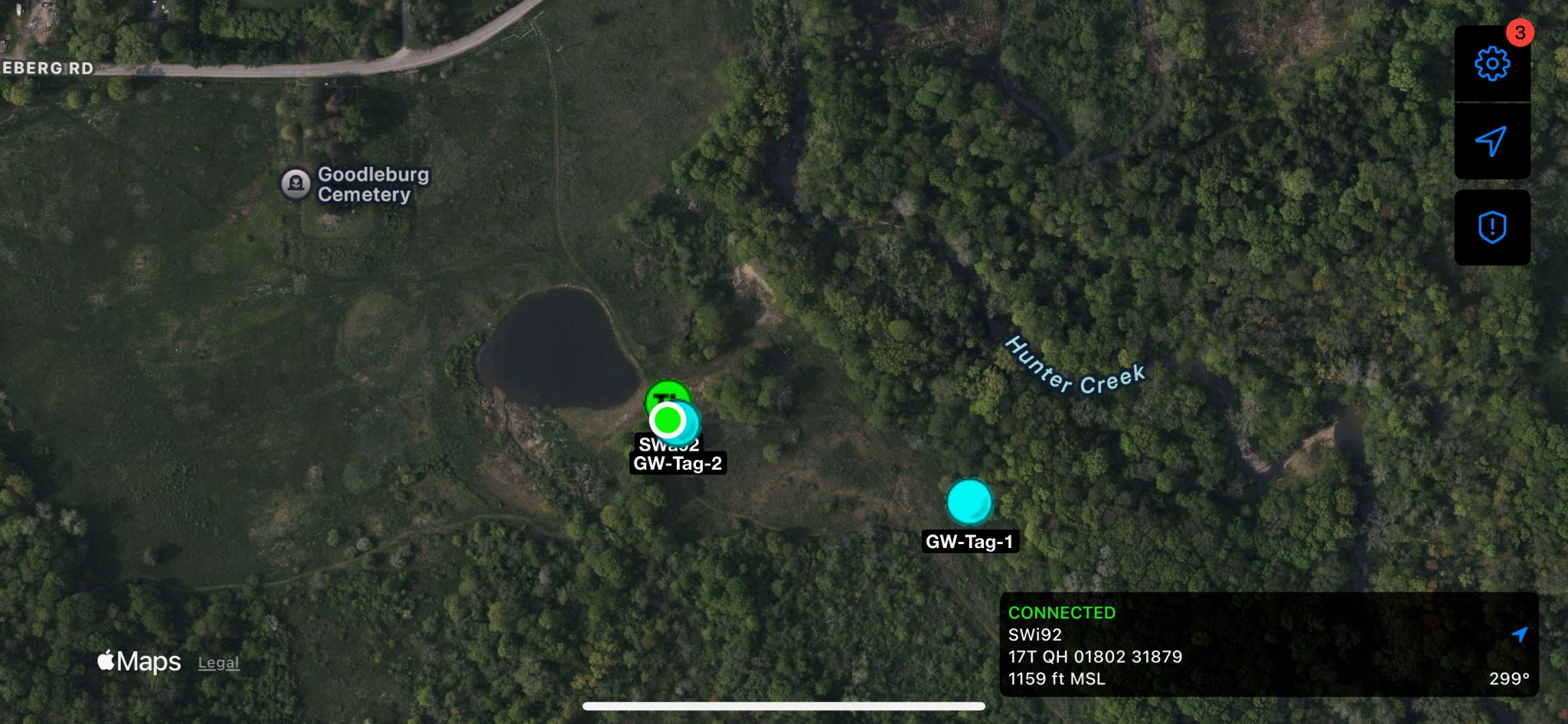Select the GW-Tag-1 cyan marker
The width and height of the screenshot is (1568, 724).
(x=969, y=501)
